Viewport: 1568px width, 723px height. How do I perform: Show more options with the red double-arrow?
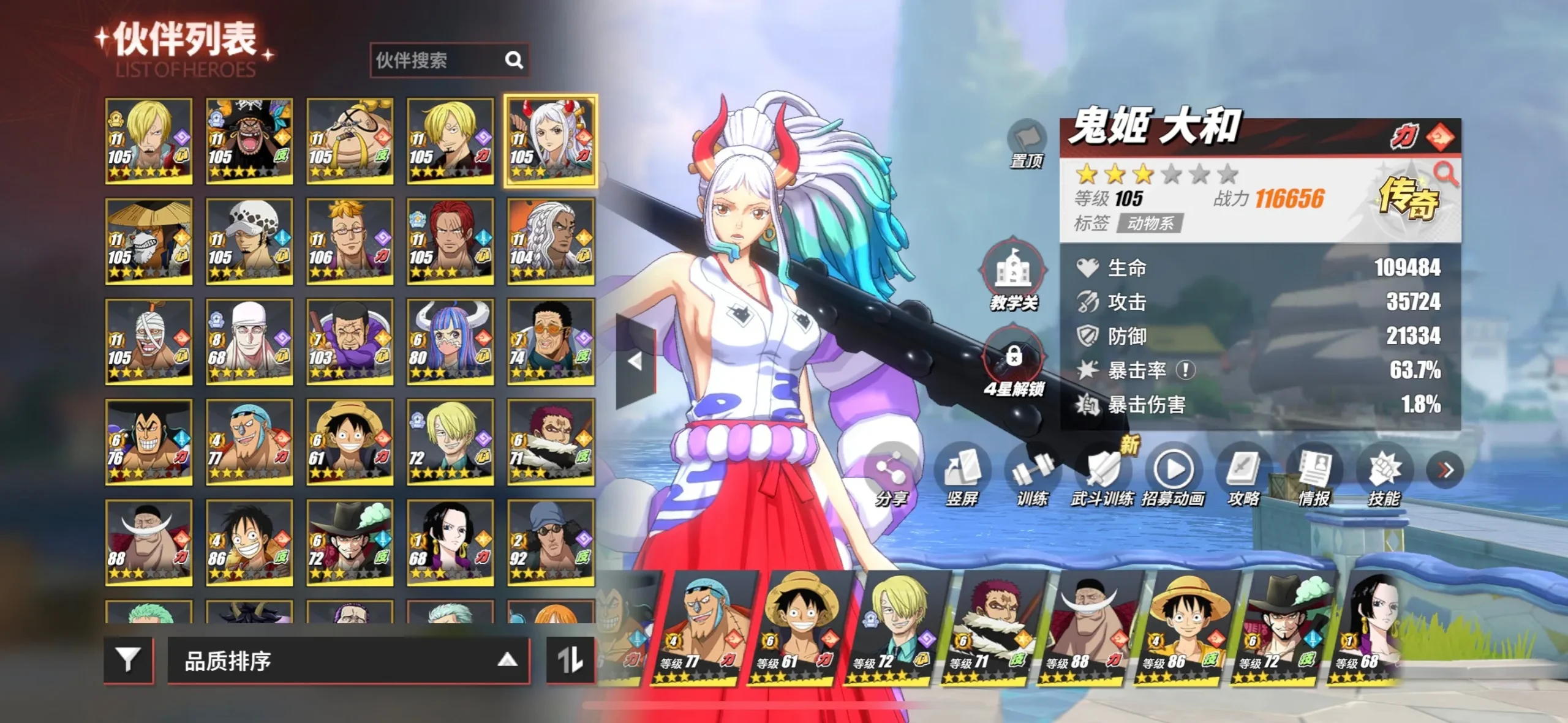(x=1445, y=470)
